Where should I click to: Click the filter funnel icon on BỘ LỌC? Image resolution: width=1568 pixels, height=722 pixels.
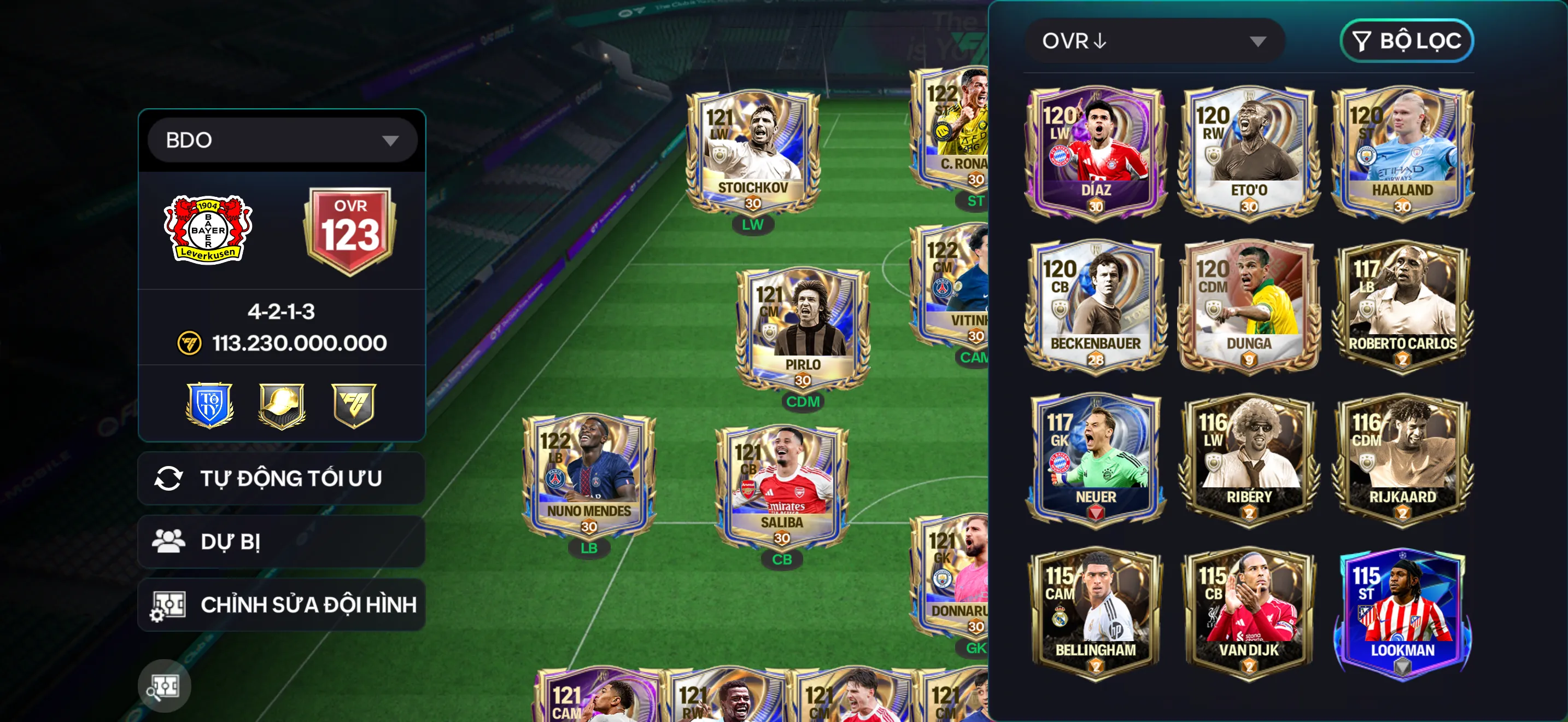click(x=1362, y=41)
